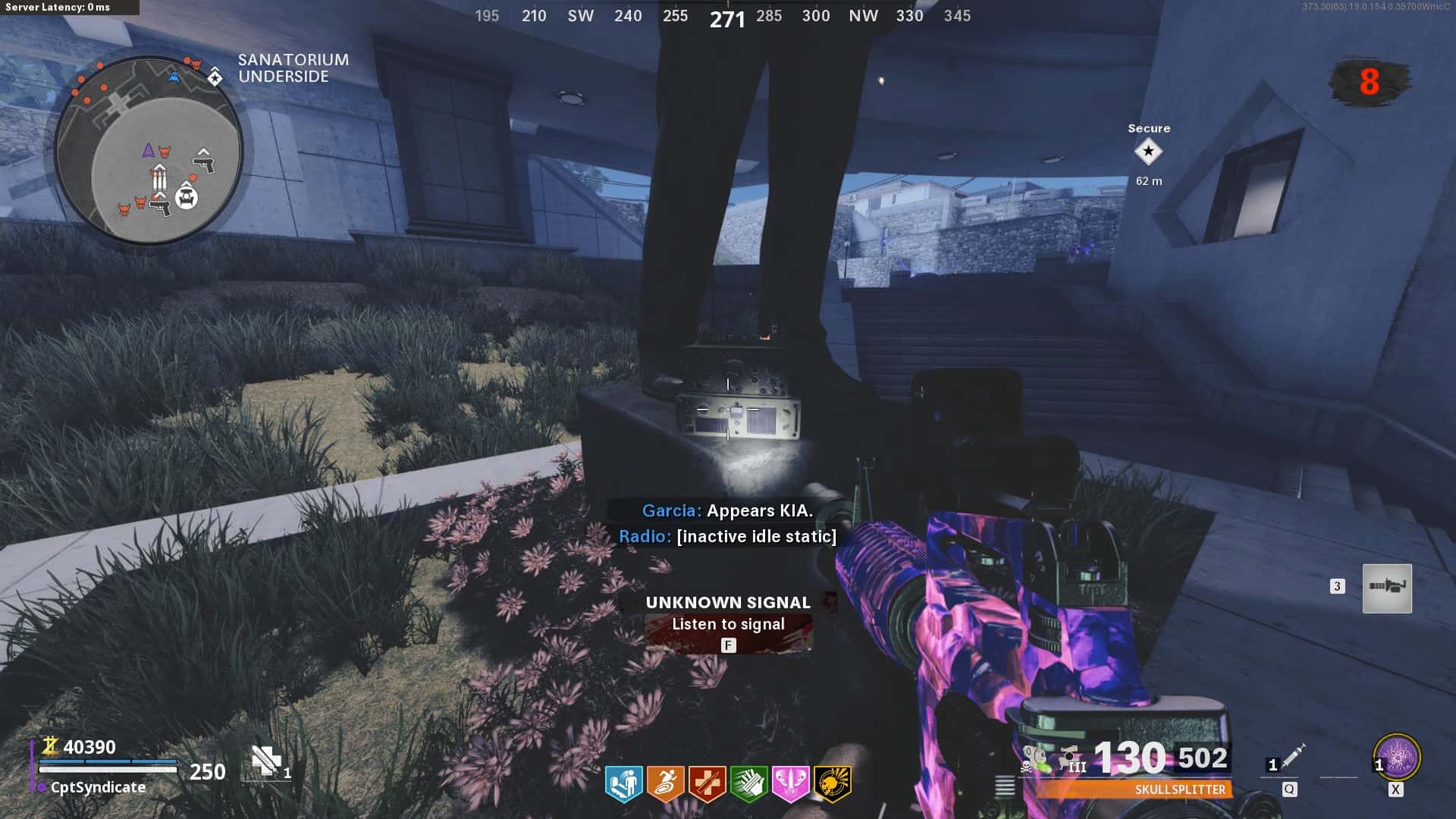The width and height of the screenshot is (1456, 819).
Task: Activate the purple field upgrade ability
Action: 1397,757
